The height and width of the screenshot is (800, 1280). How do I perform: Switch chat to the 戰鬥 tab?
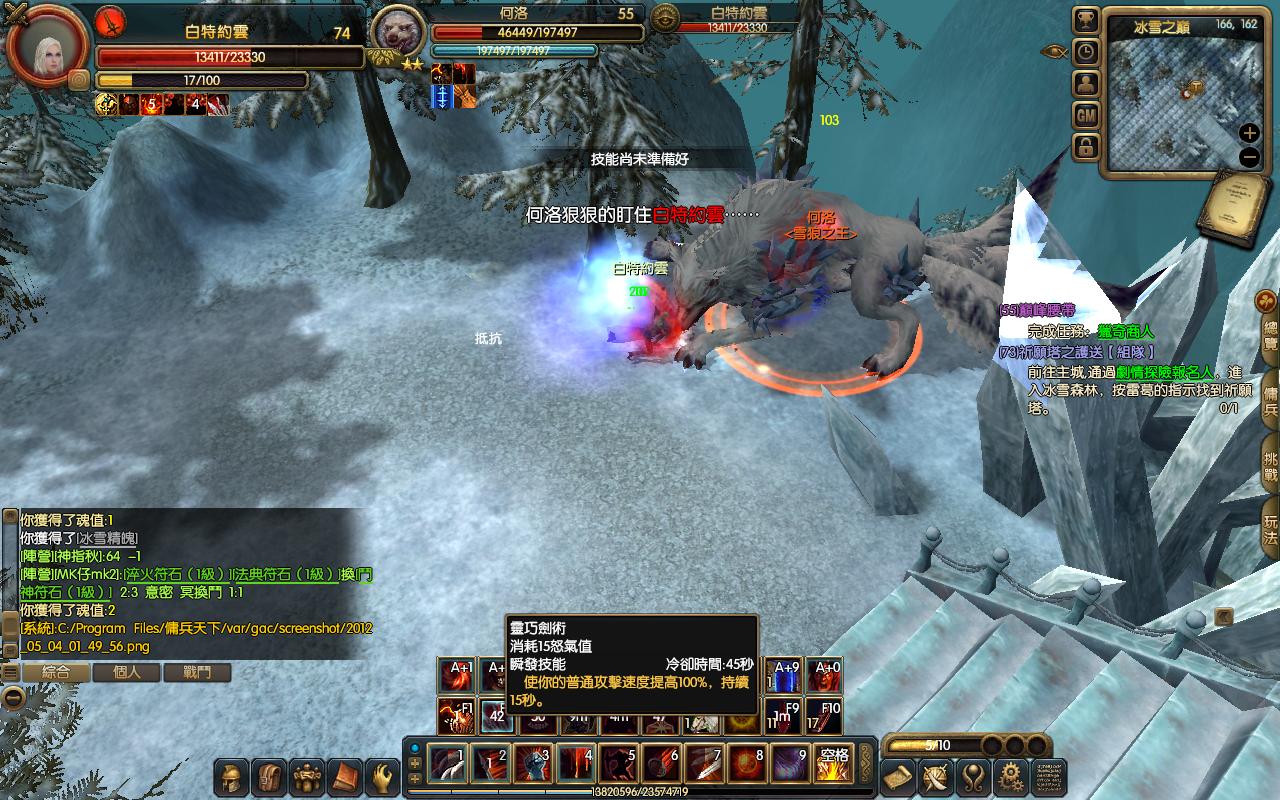(x=197, y=672)
